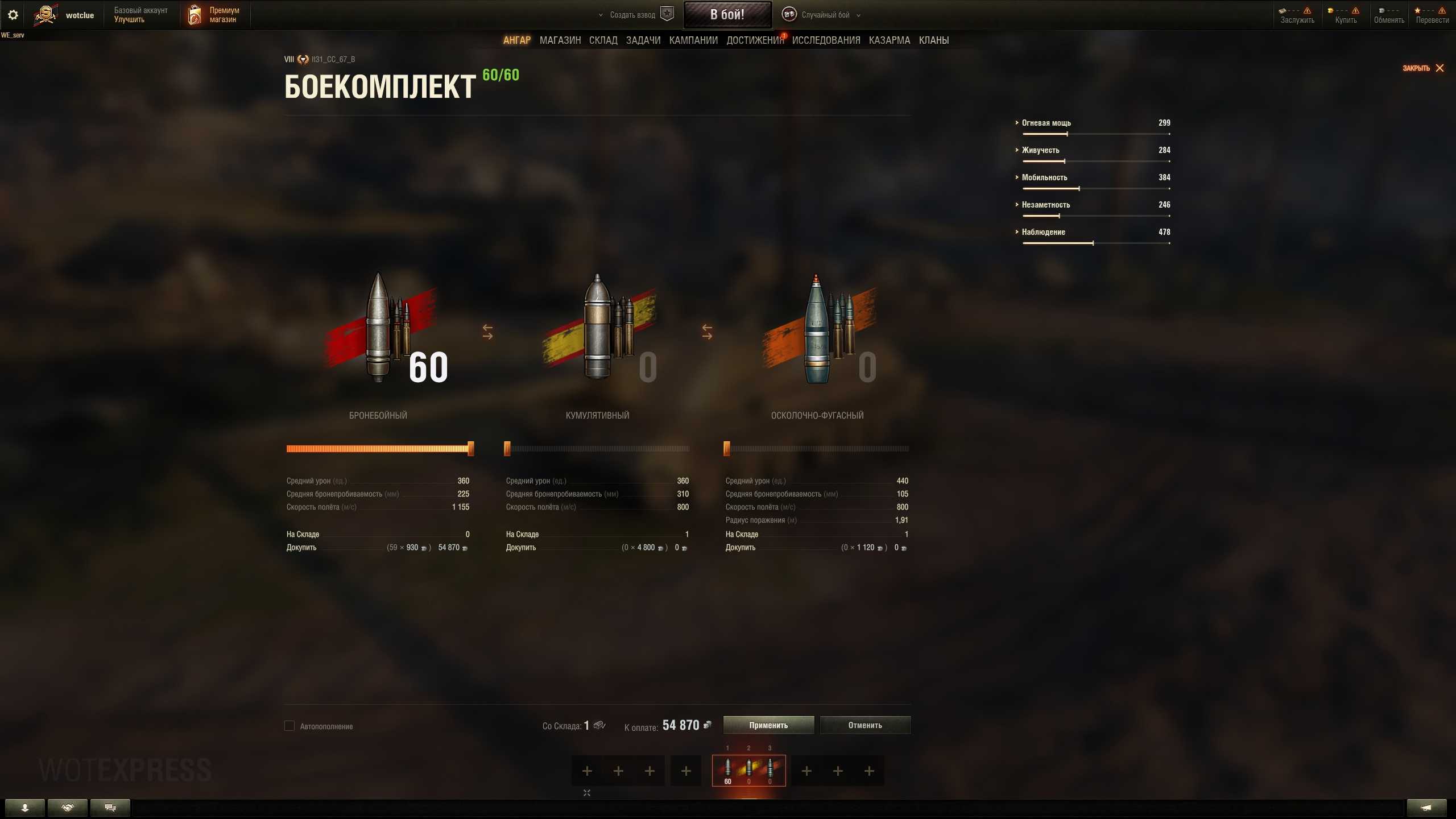1456x819 pixels.
Task: View the Достижения tab
Action: pyautogui.click(x=755, y=40)
